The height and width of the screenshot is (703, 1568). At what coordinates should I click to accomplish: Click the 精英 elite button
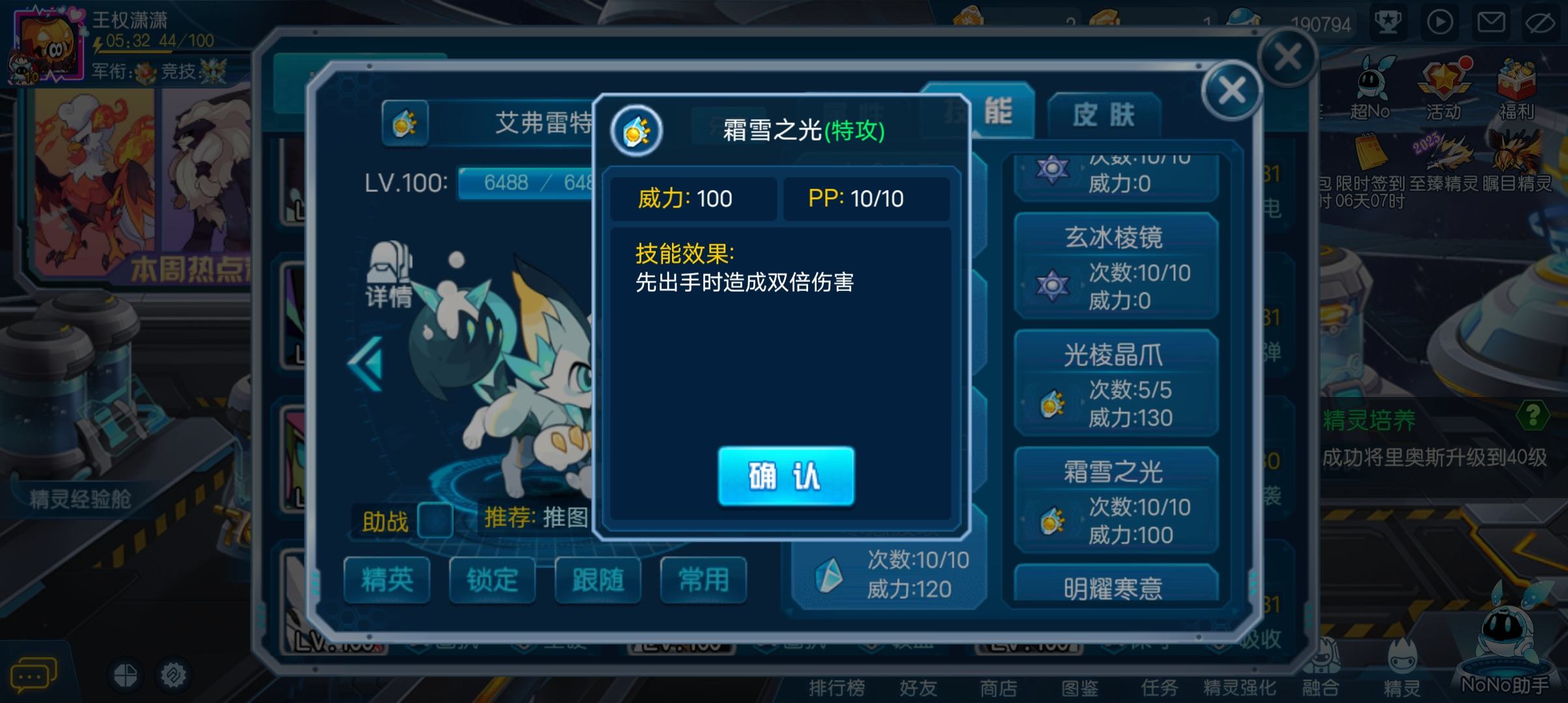coord(387,581)
